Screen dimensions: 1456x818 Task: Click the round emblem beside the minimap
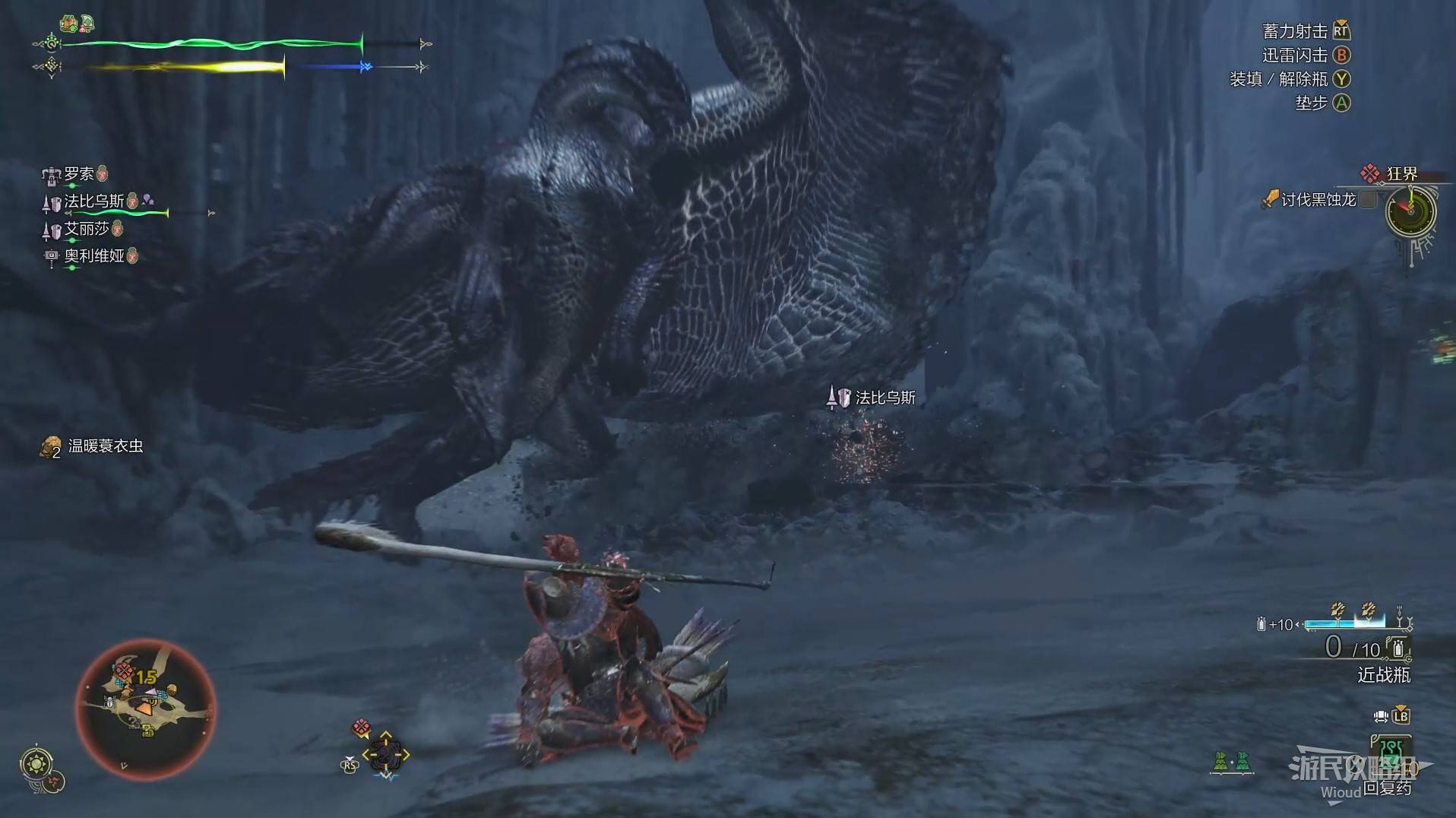click(37, 763)
